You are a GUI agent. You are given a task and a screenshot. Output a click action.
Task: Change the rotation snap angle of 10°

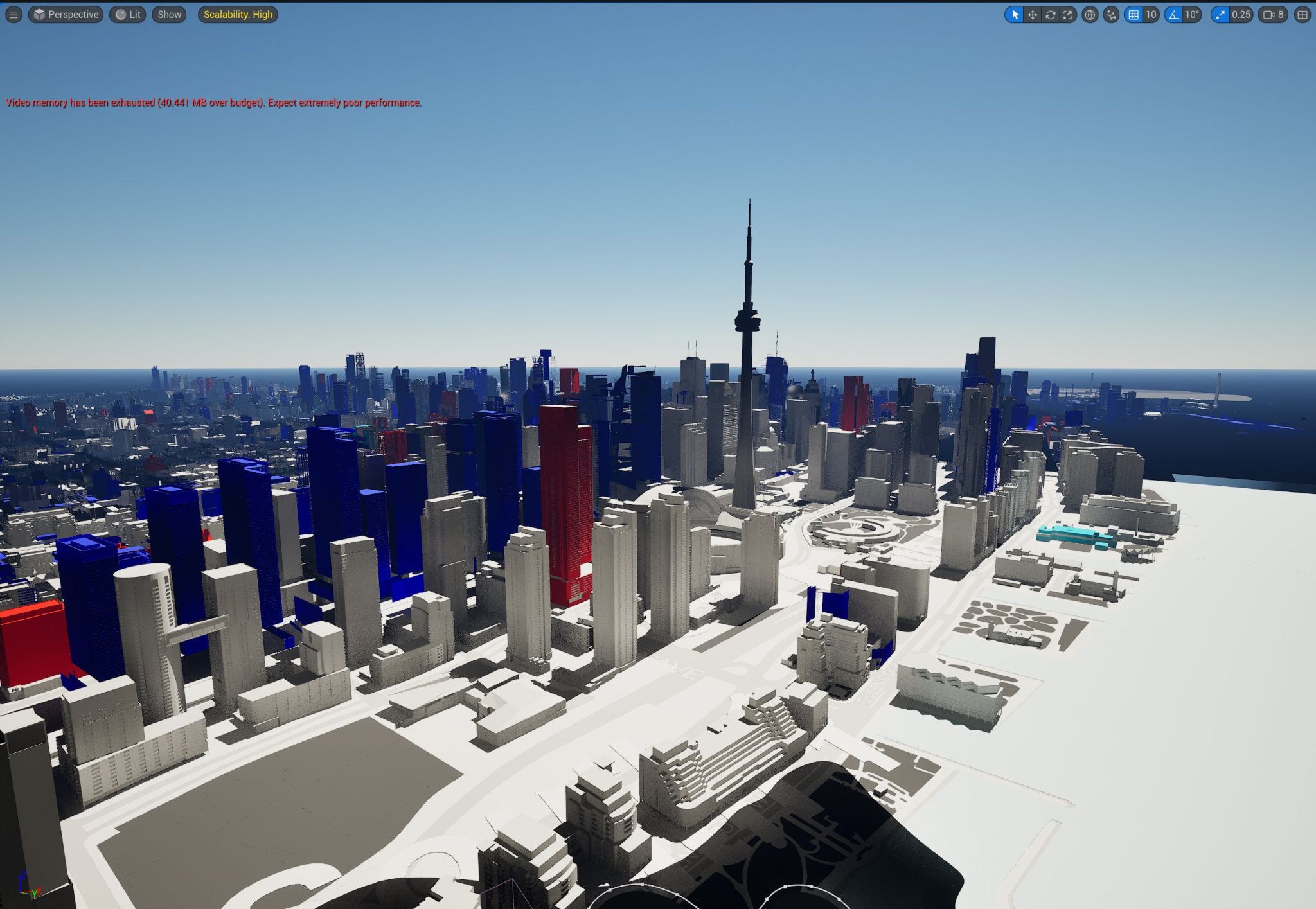pyautogui.click(x=1193, y=15)
